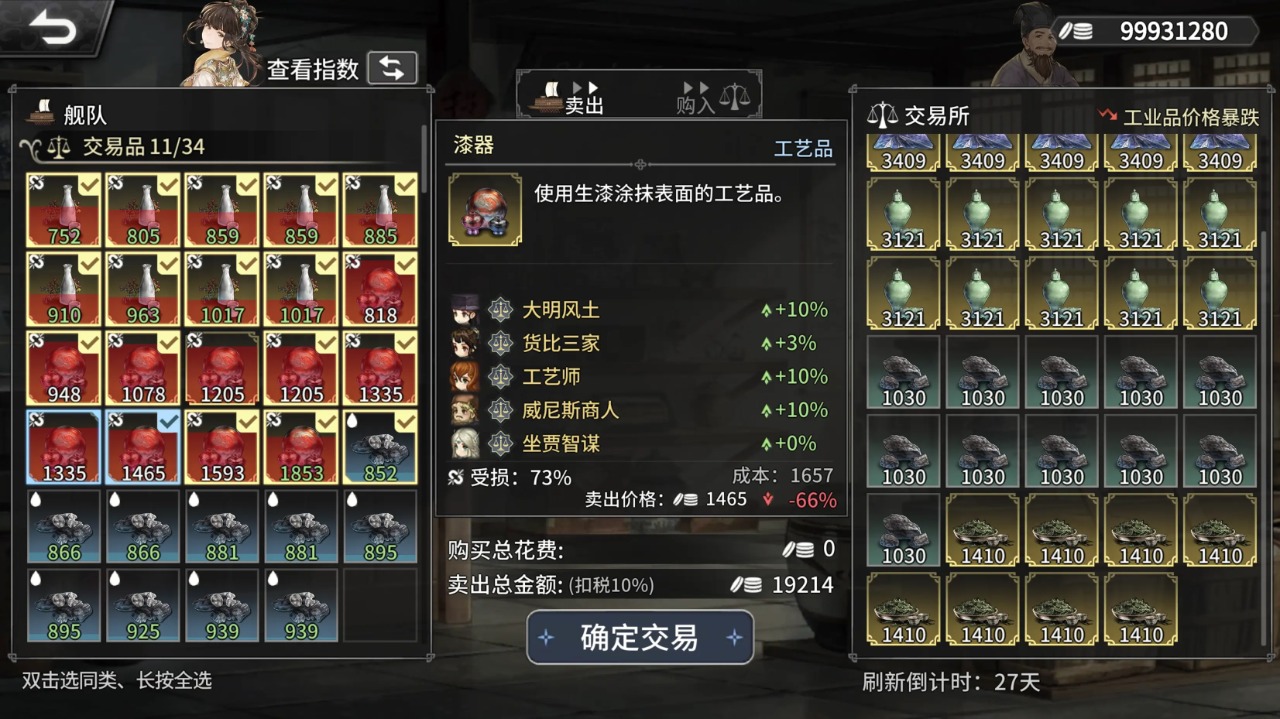The width and height of the screenshot is (1280, 719).
Task: Select the lacquerware item priced 818
Action: [380, 289]
